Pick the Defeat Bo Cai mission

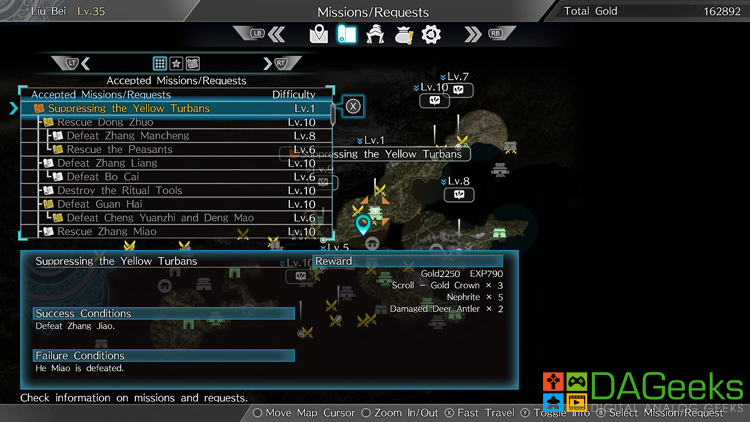104,177
